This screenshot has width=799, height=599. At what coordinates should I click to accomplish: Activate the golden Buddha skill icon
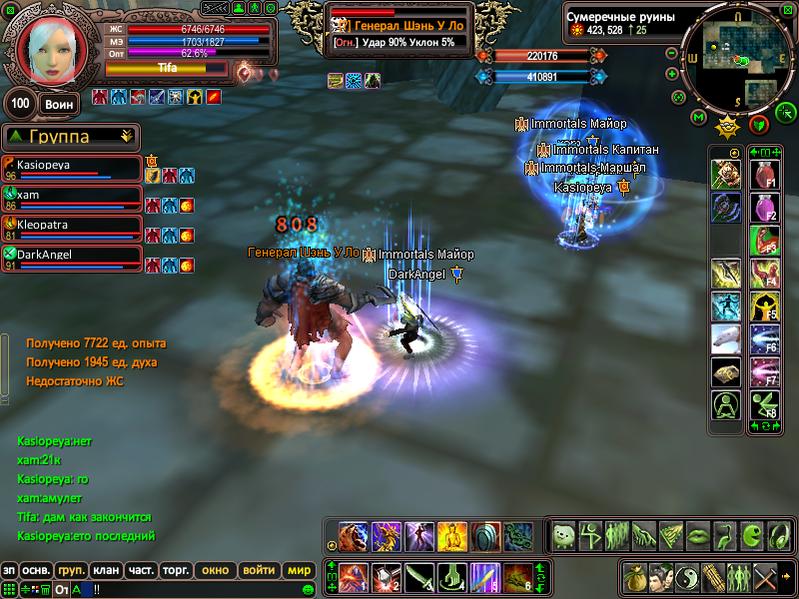(x=453, y=535)
